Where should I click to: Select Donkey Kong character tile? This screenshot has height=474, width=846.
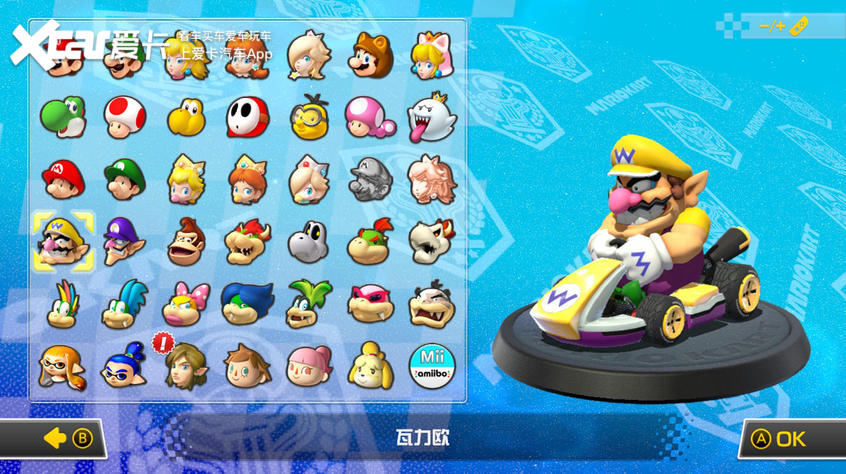[x=186, y=242]
